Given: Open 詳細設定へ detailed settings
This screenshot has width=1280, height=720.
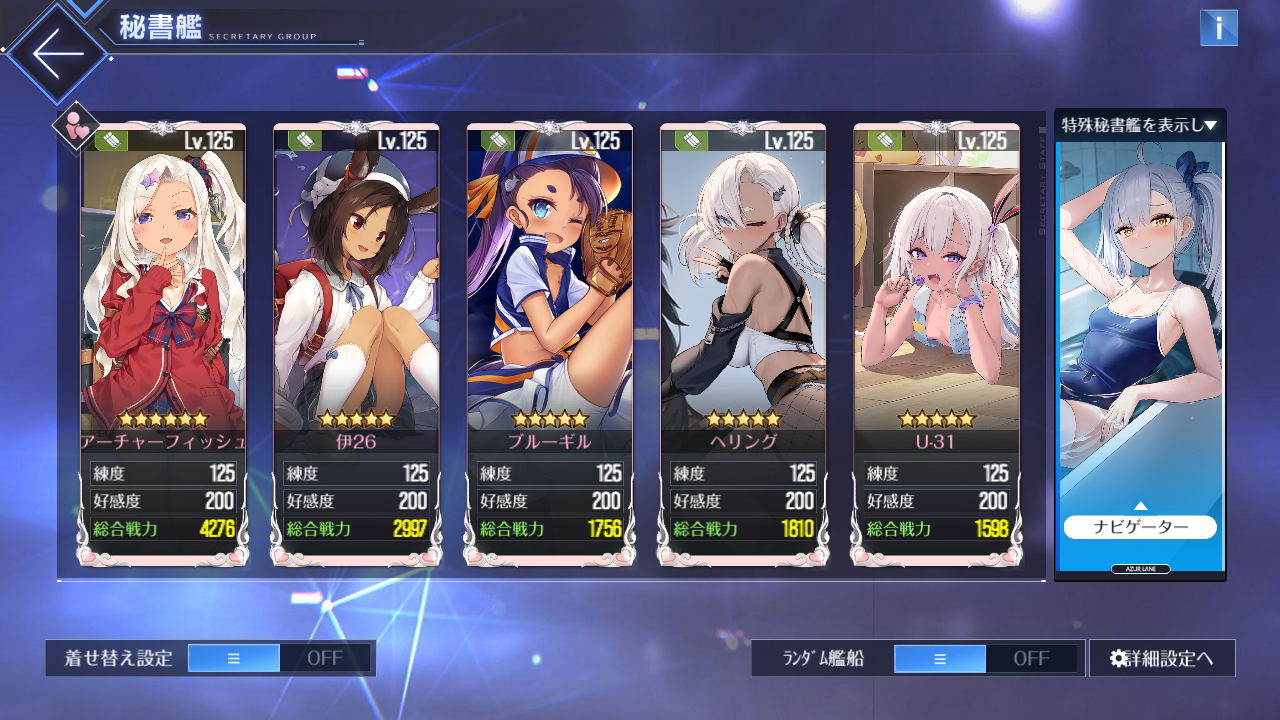Looking at the screenshot, I should coord(1162,658).
